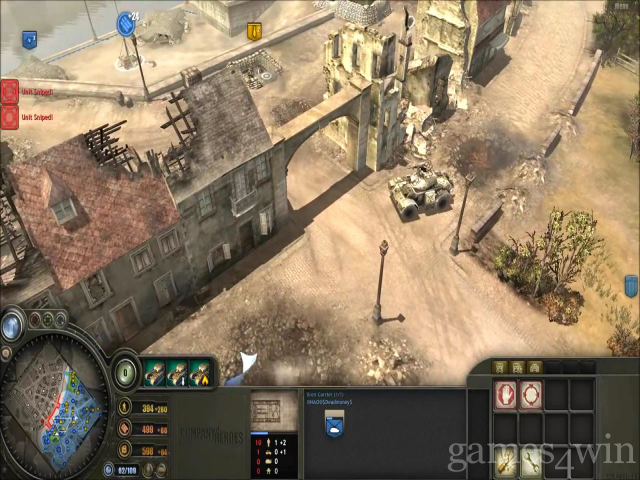Select the middle Bren Carrier group icon
Image resolution: width=640 pixels, height=480 pixels.
pyautogui.click(x=177, y=372)
